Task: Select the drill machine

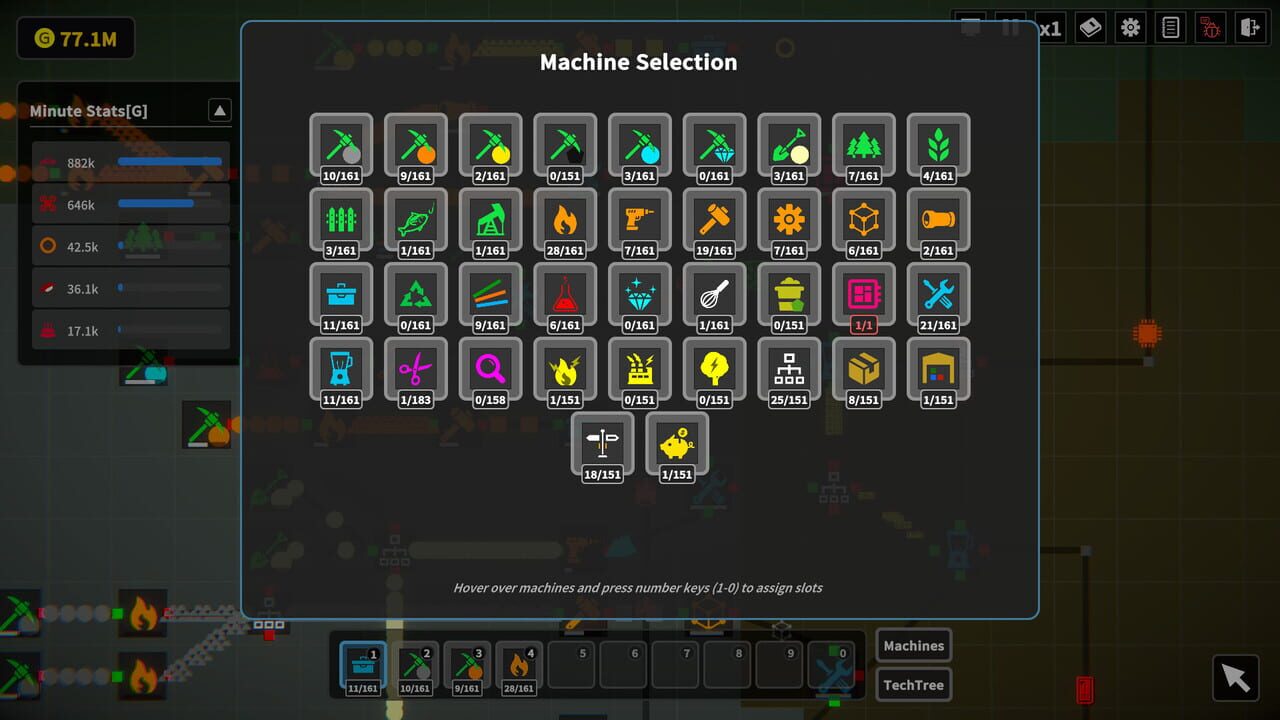Action: coord(639,220)
